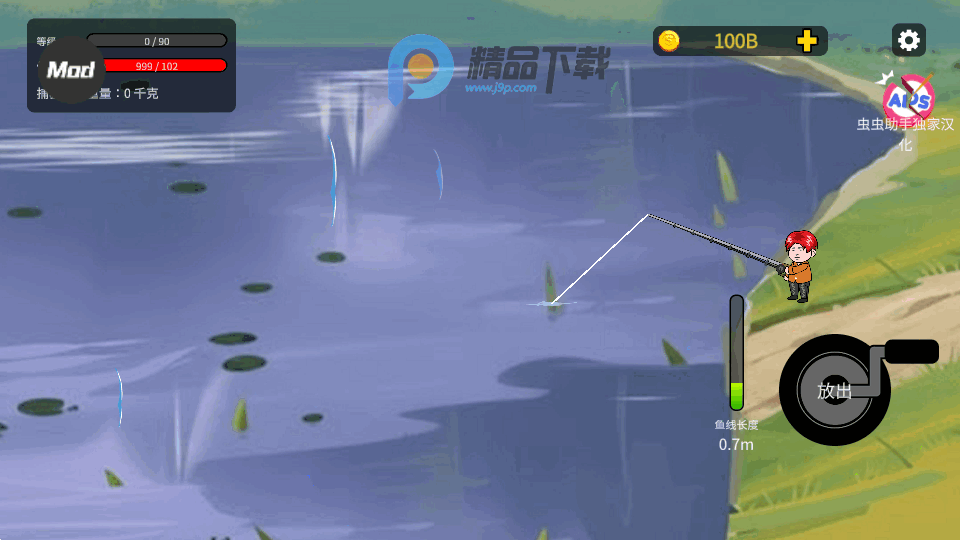The width and height of the screenshot is (960, 540).
Task: Open the round Mod menu badge
Action: (x=71, y=70)
